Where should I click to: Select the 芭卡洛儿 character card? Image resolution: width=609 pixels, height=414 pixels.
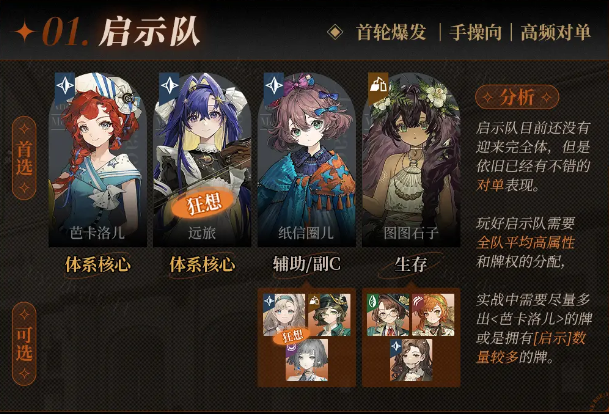pos(97,160)
